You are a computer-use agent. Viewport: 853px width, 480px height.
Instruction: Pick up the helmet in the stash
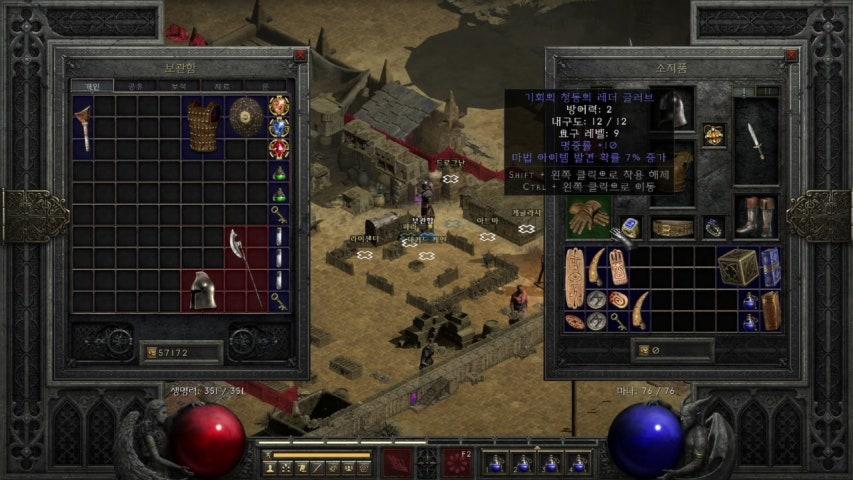(203, 289)
